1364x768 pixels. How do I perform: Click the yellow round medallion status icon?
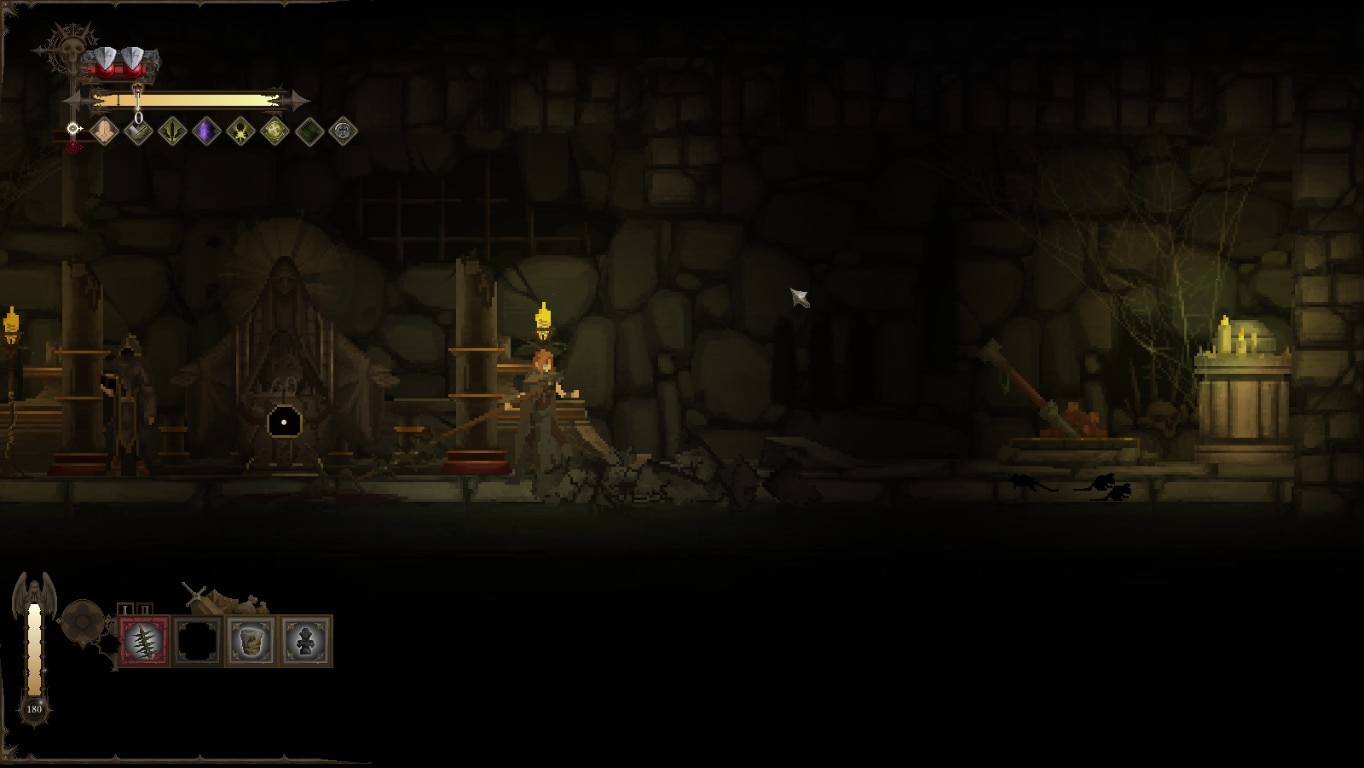(x=274, y=131)
